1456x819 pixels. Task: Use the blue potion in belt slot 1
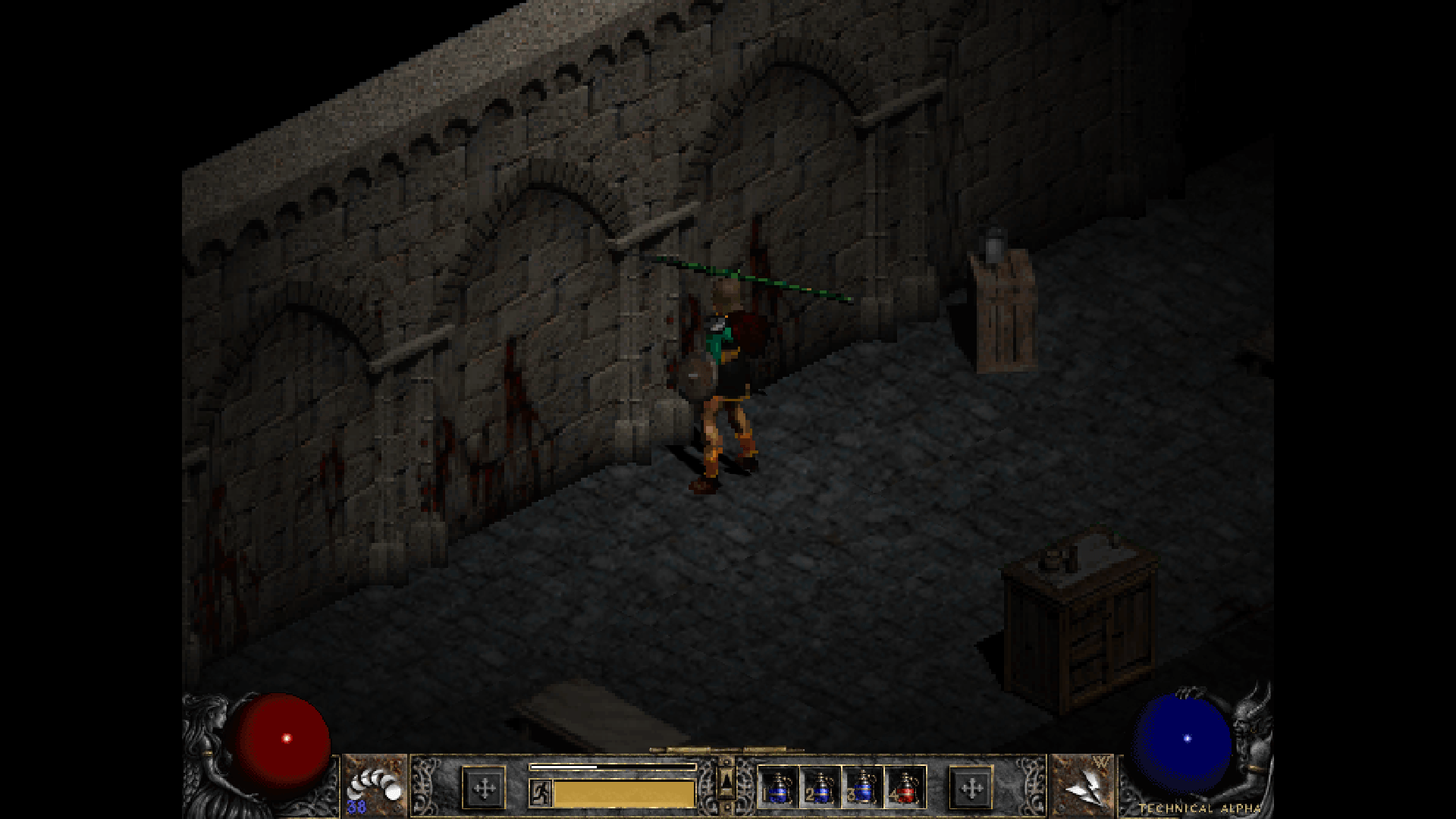tap(778, 787)
